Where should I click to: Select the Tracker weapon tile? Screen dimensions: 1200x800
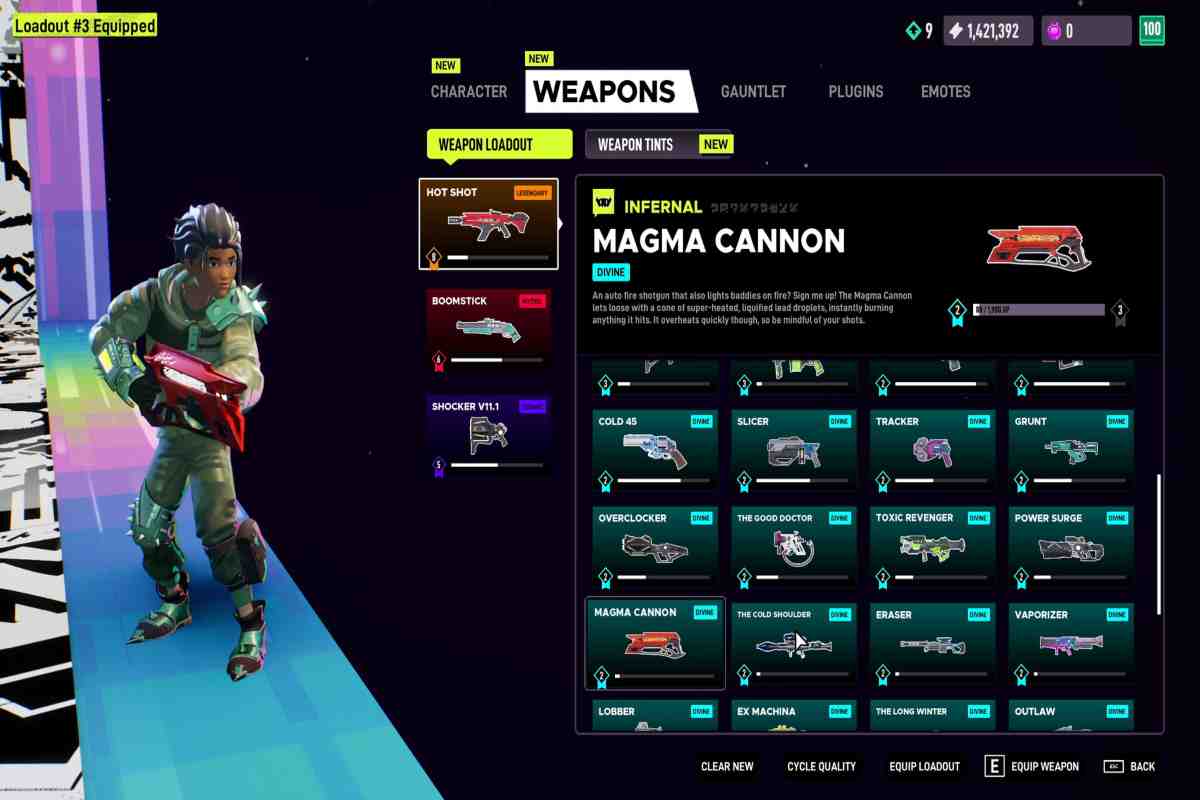coord(932,450)
